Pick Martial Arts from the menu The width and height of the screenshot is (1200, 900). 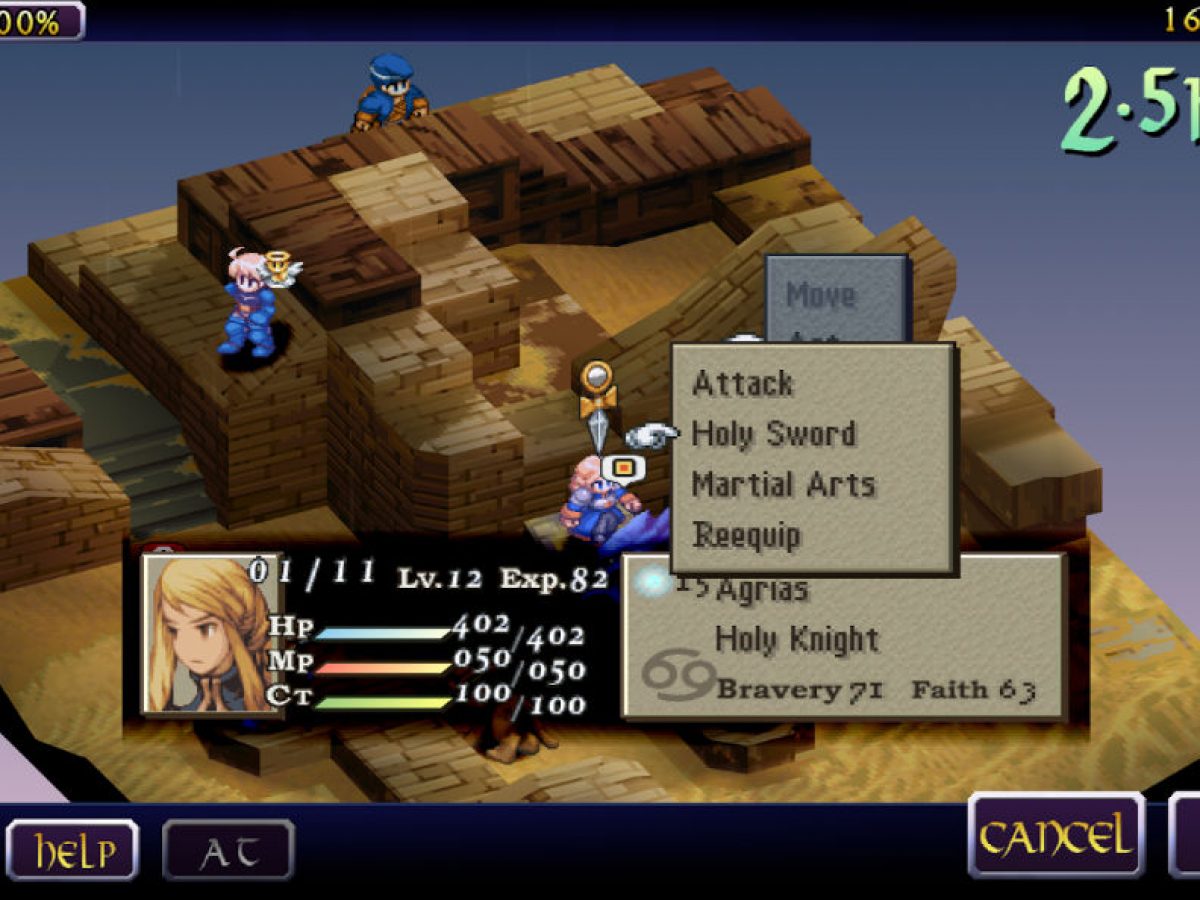point(783,485)
